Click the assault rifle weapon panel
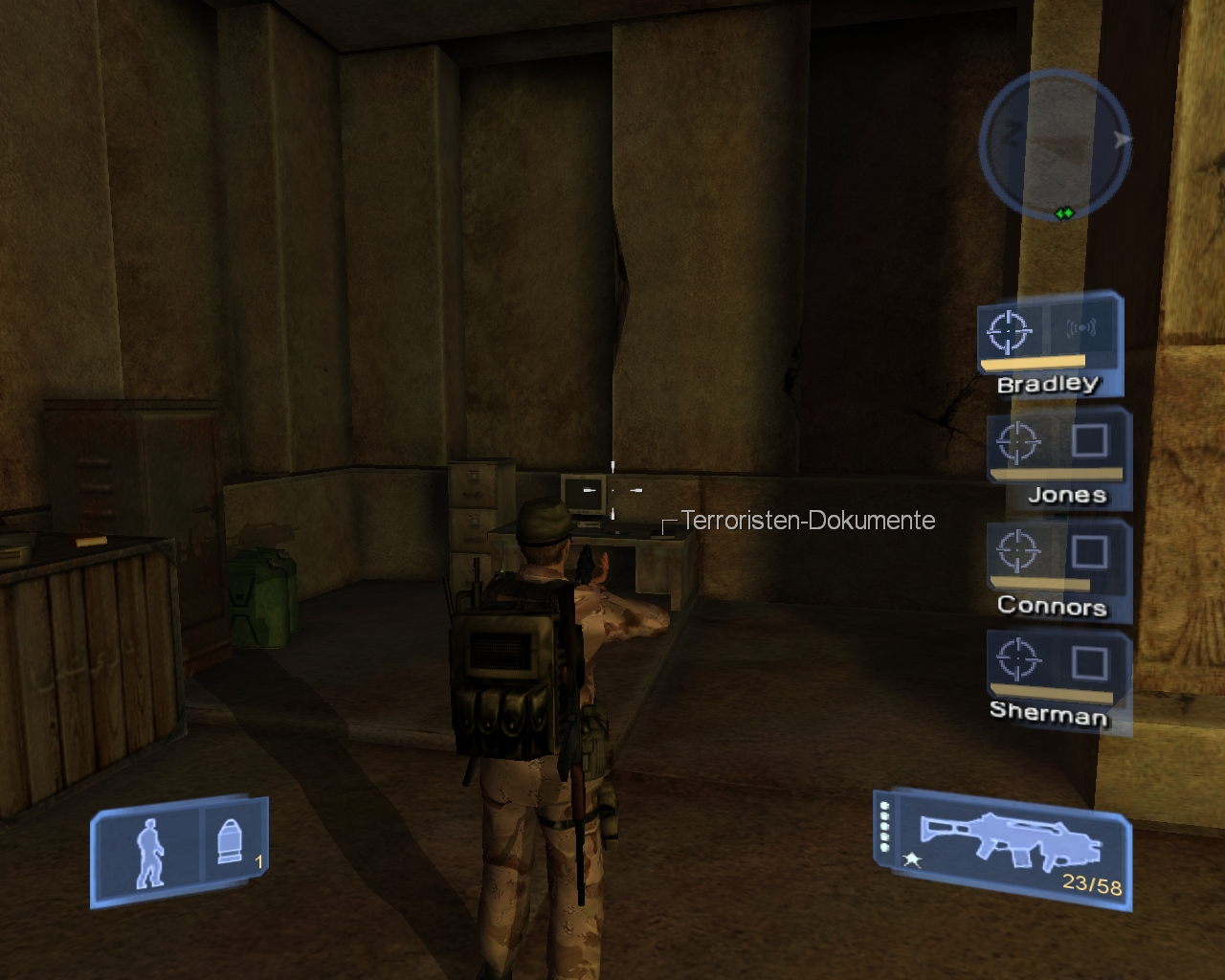This screenshot has width=1225, height=980. click(x=1001, y=848)
